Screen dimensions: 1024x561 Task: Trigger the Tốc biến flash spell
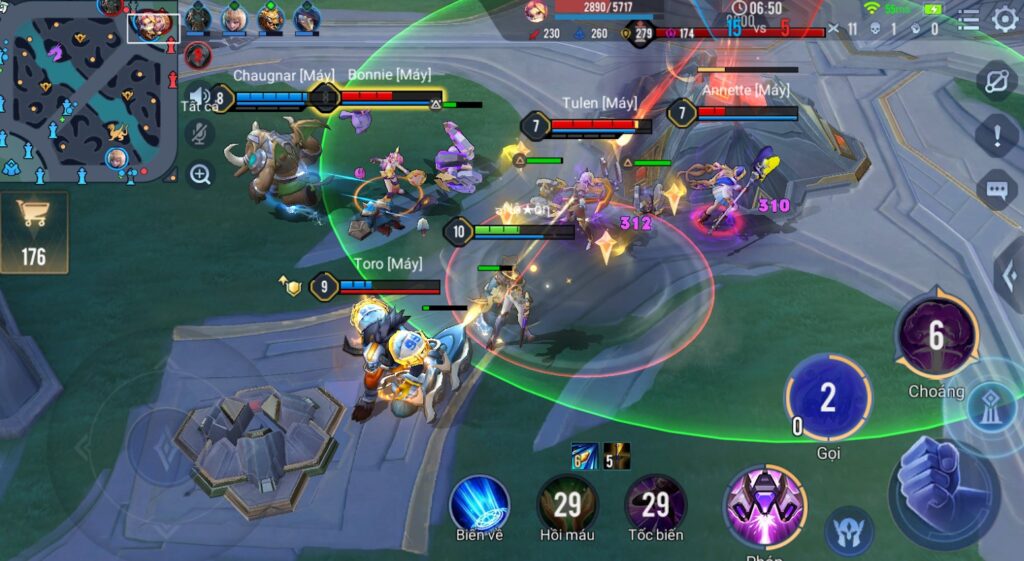[655, 503]
